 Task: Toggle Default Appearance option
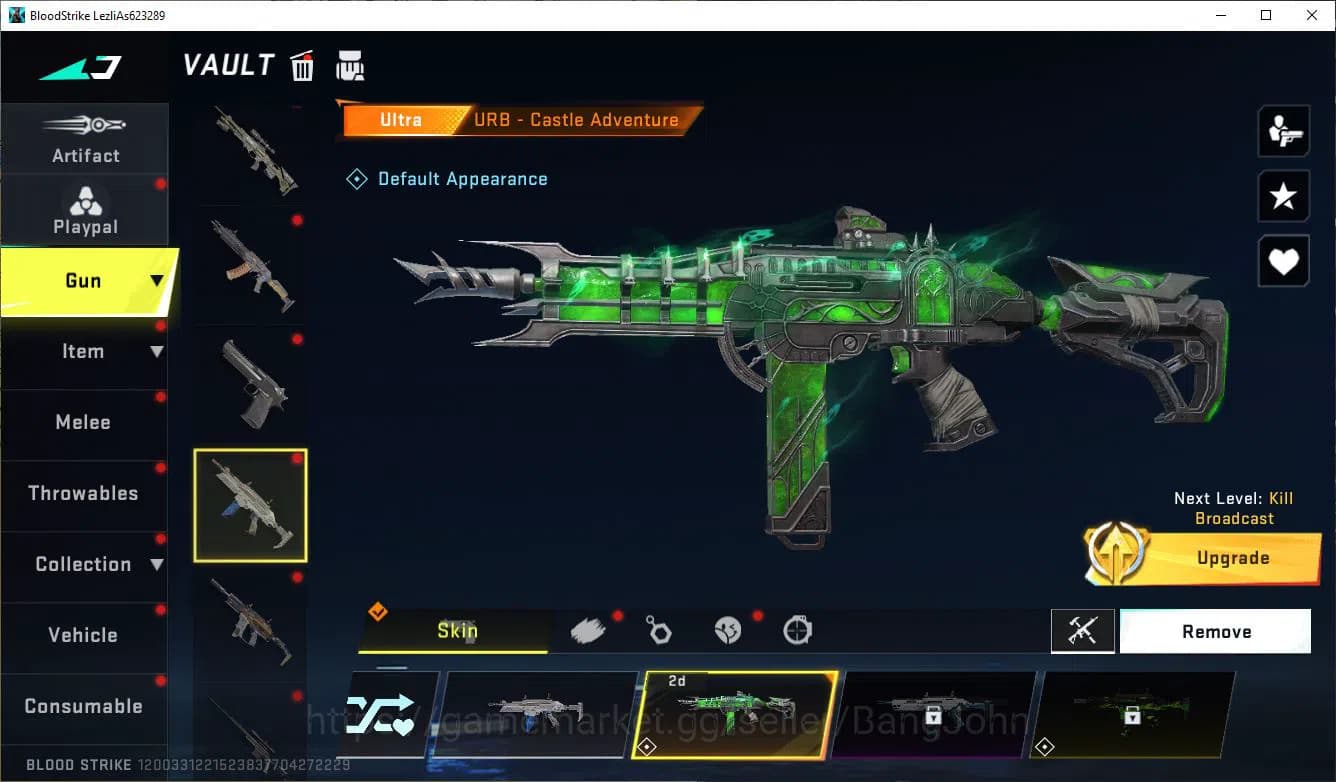(447, 178)
